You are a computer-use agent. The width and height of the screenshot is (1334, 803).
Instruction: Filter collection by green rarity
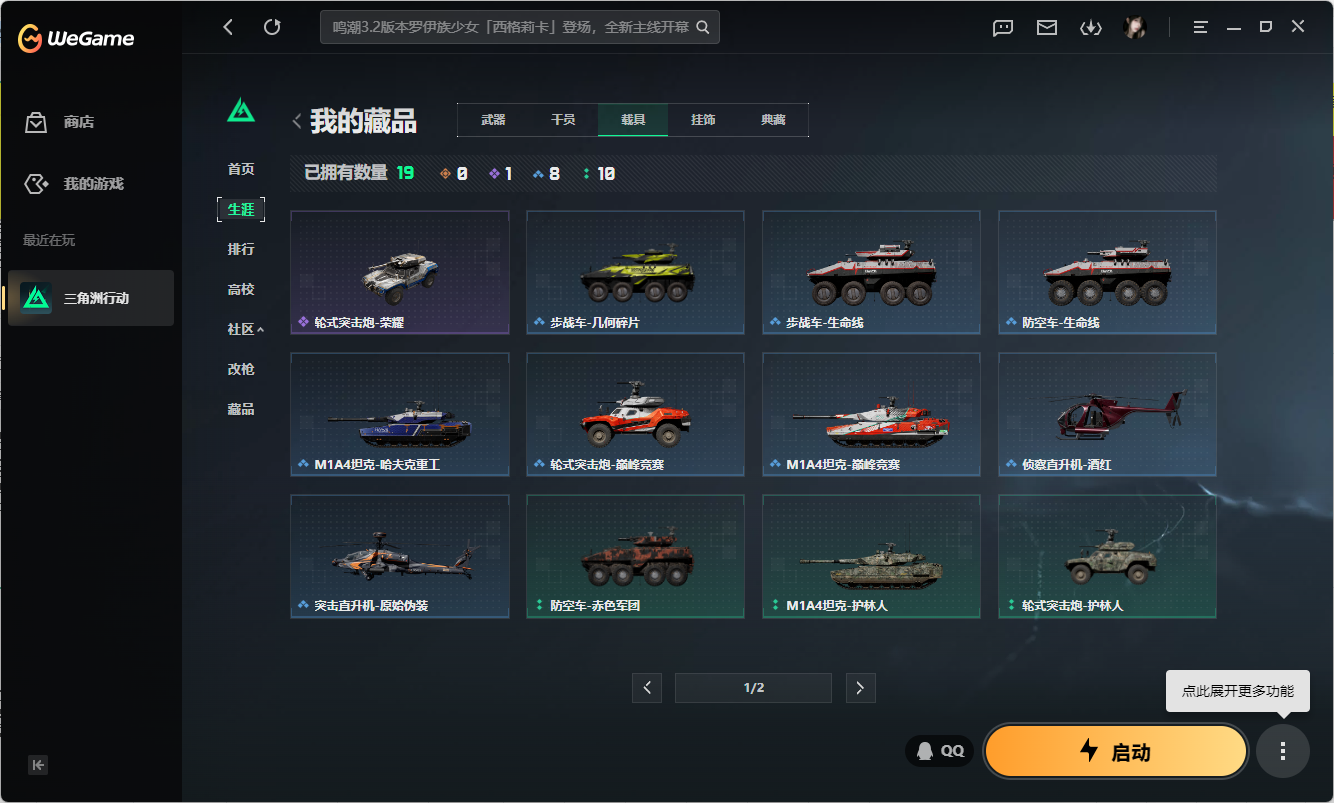click(587, 172)
